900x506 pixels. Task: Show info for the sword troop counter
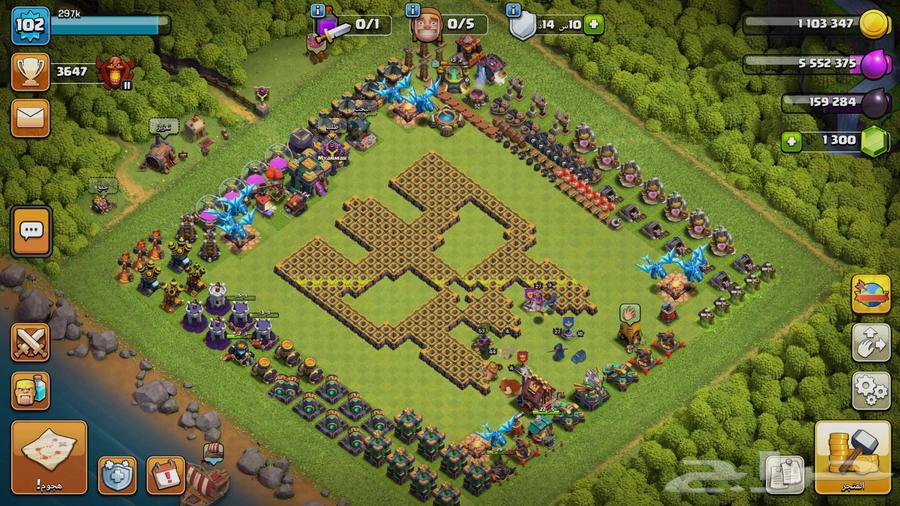coord(318,10)
